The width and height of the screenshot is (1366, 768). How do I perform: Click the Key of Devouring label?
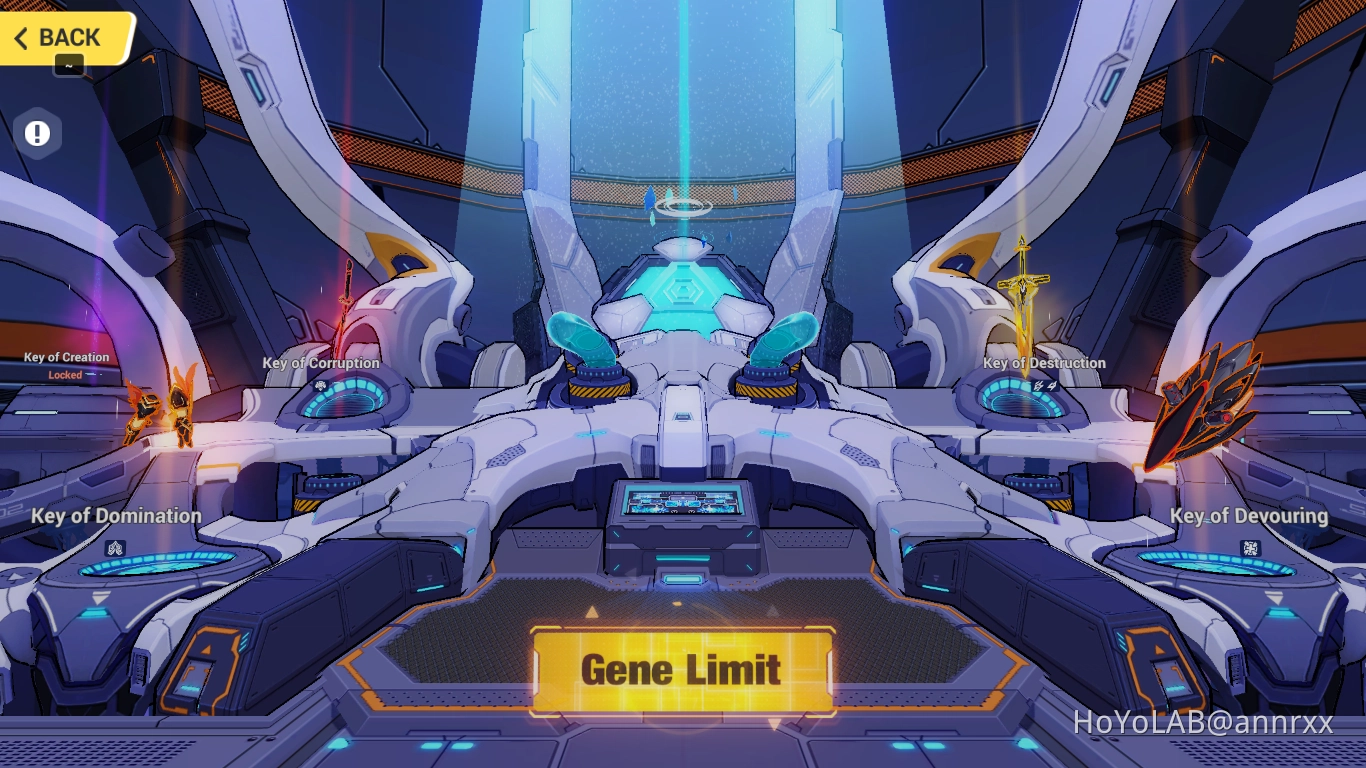coord(1251,516)
